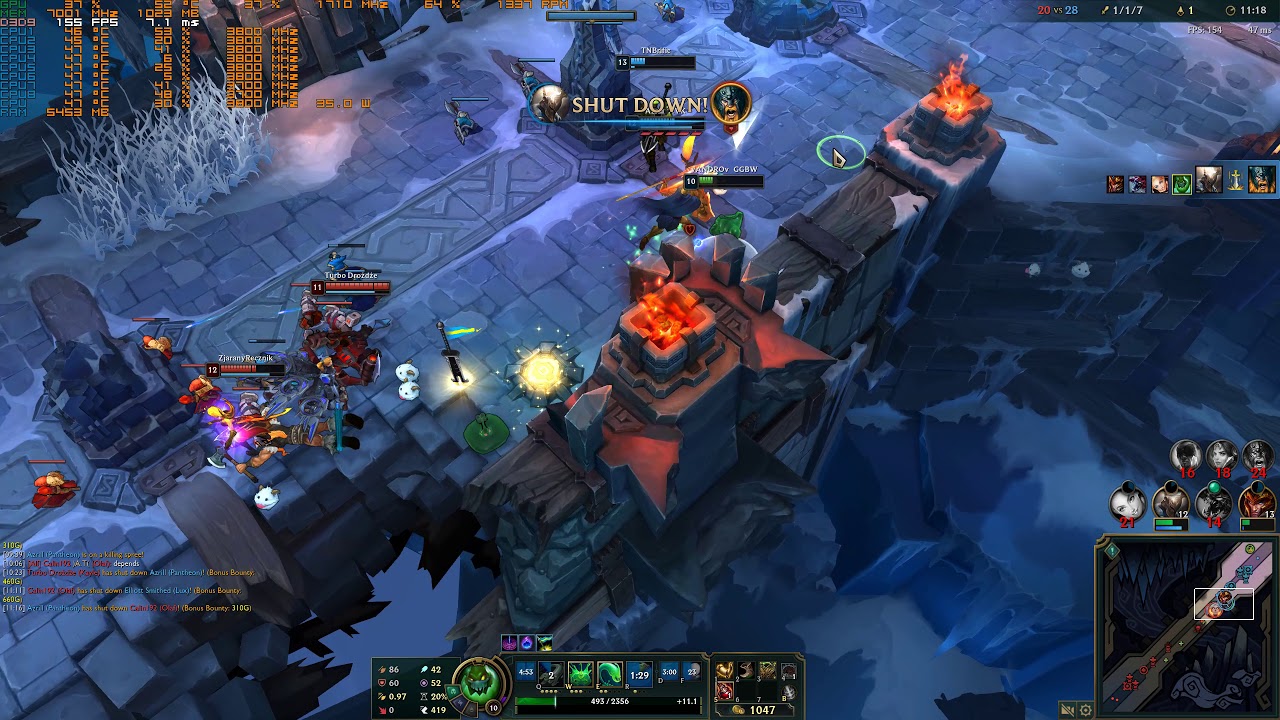This screenshot has width=1280, height=720.
Task: Click the summoner spell in the D slot
Action: point(669,673)
